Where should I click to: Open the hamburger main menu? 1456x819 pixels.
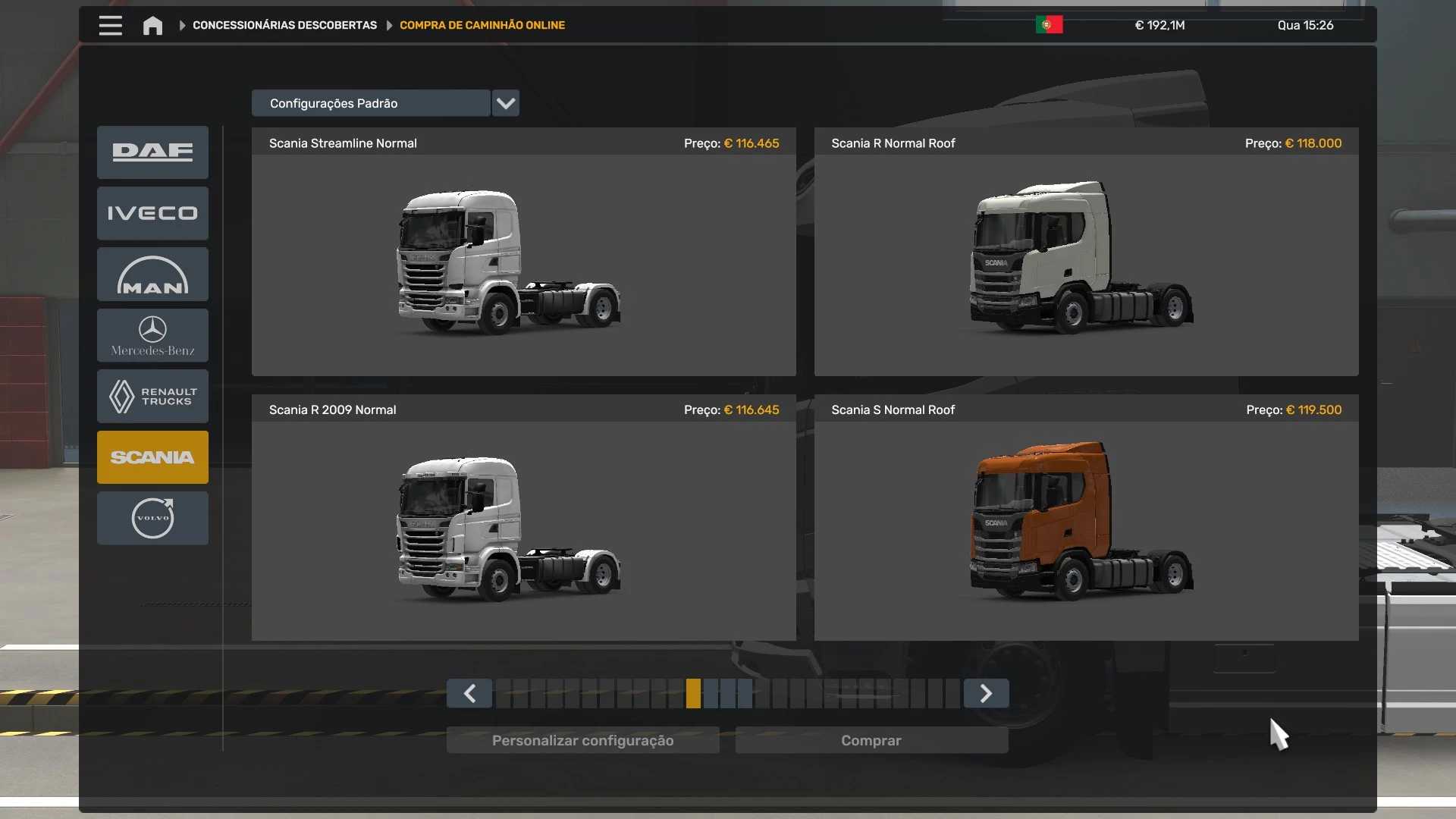click(110, 25)
